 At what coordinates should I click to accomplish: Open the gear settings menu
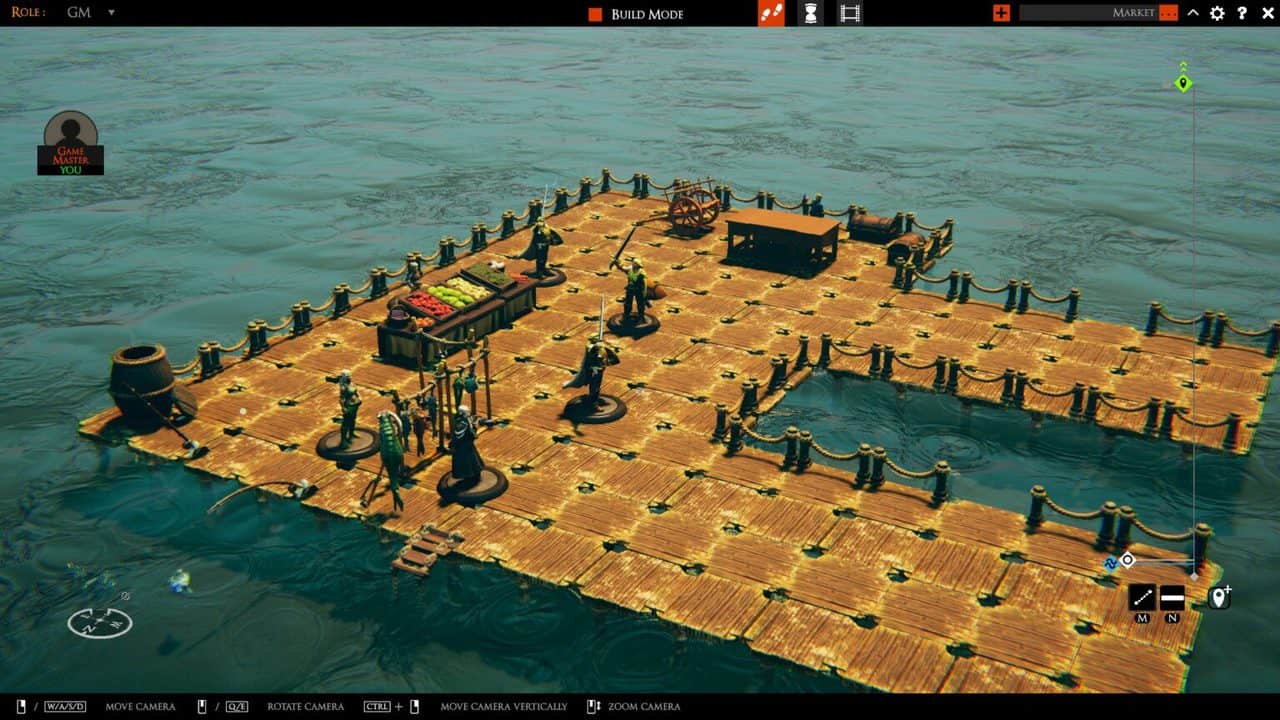(1217, 13)
